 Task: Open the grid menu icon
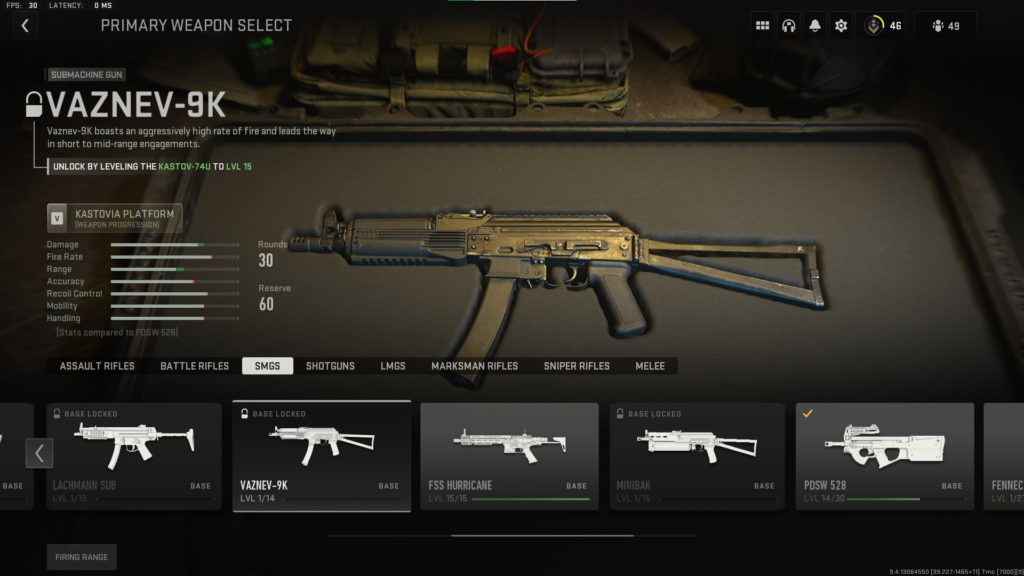click(763, 26)
